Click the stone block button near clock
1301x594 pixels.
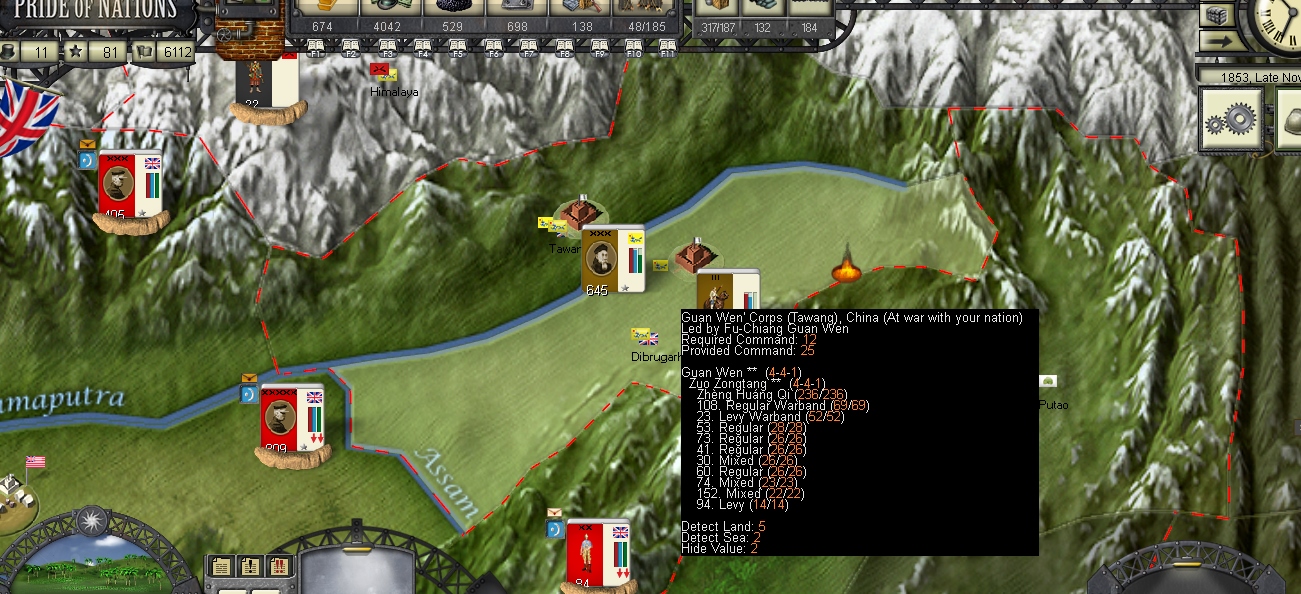click(x=1216, y=15)
